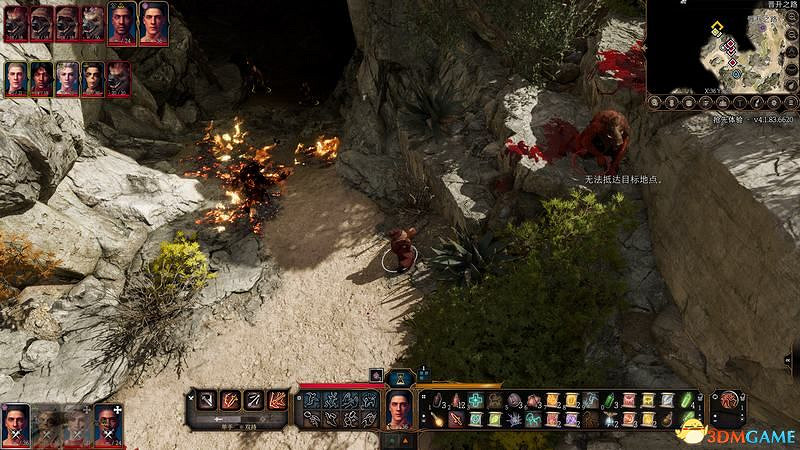
Task: Click the active character portrait in hotbar
Action: pos(399,408)
